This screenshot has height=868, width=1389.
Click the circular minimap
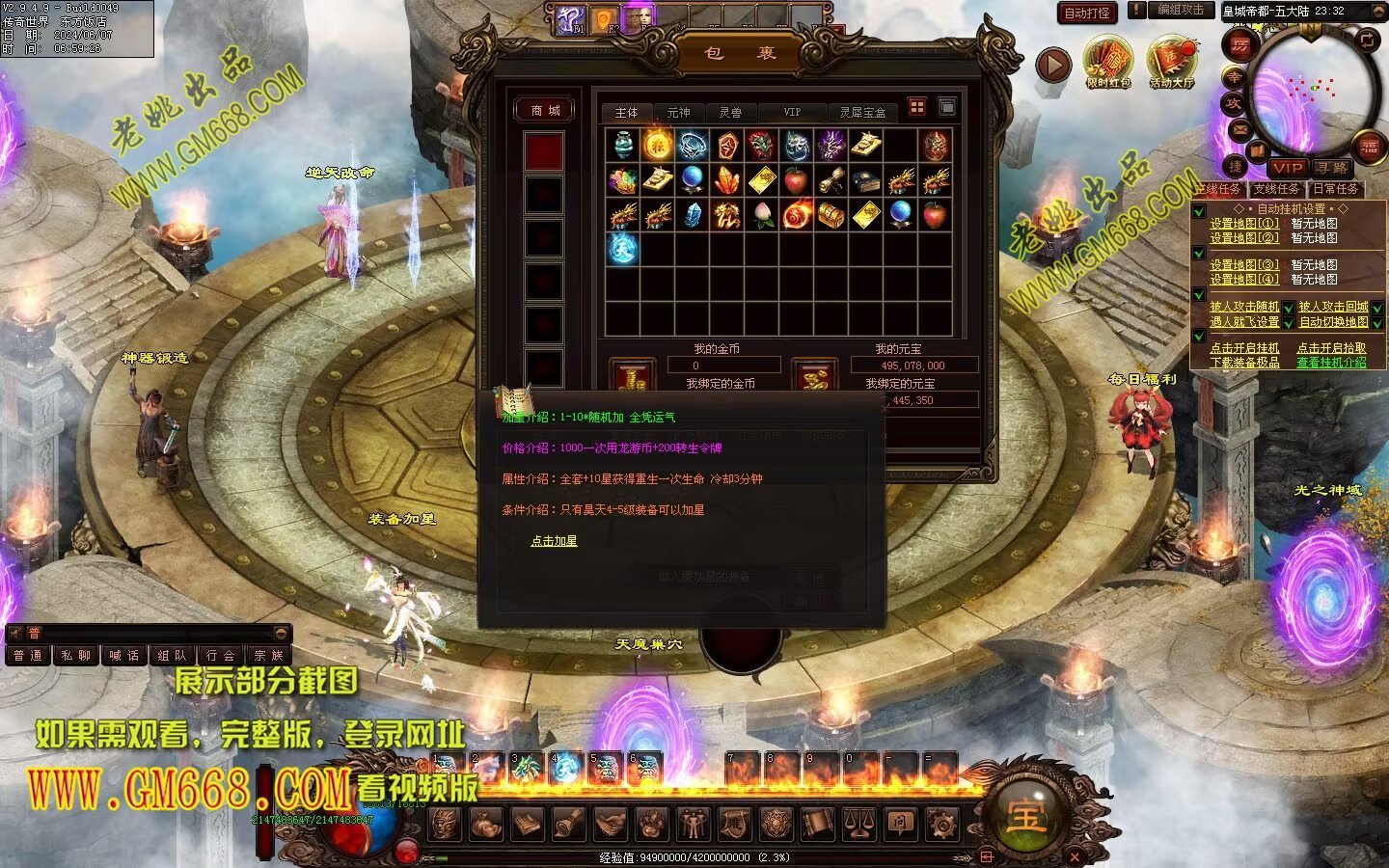coord(1312,92)
